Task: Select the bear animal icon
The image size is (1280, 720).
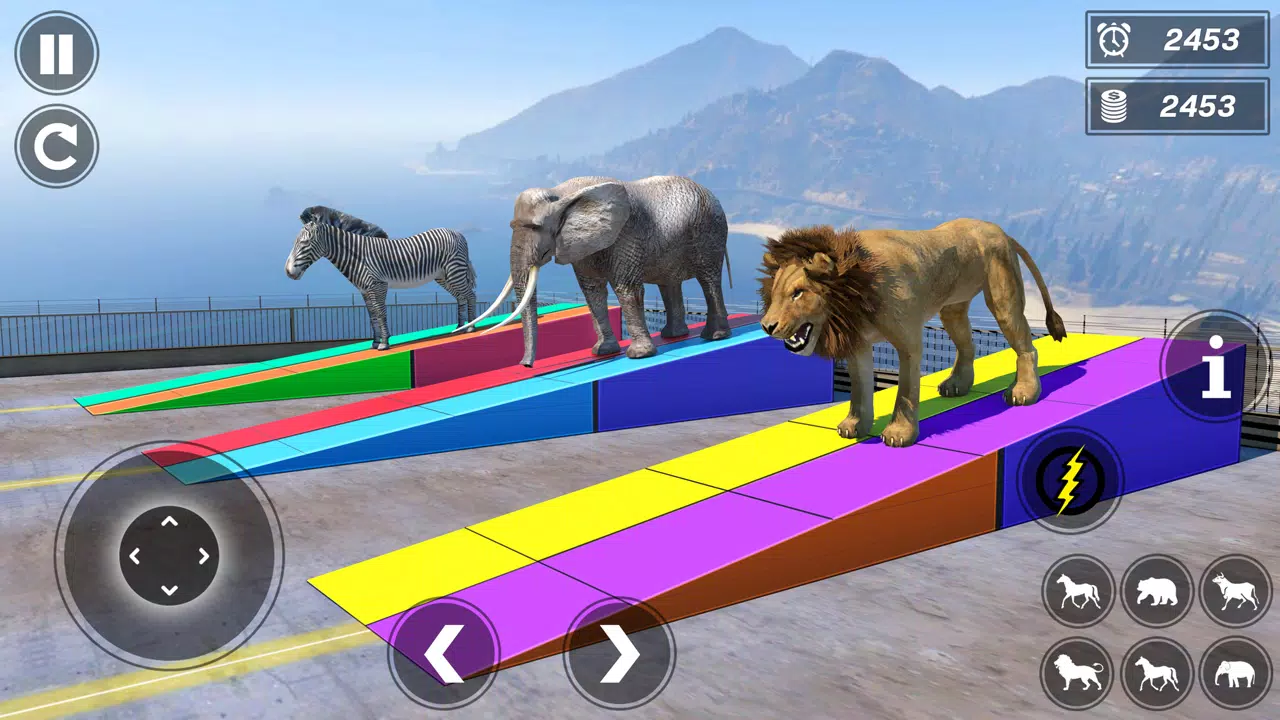Action: (1155, 592)
